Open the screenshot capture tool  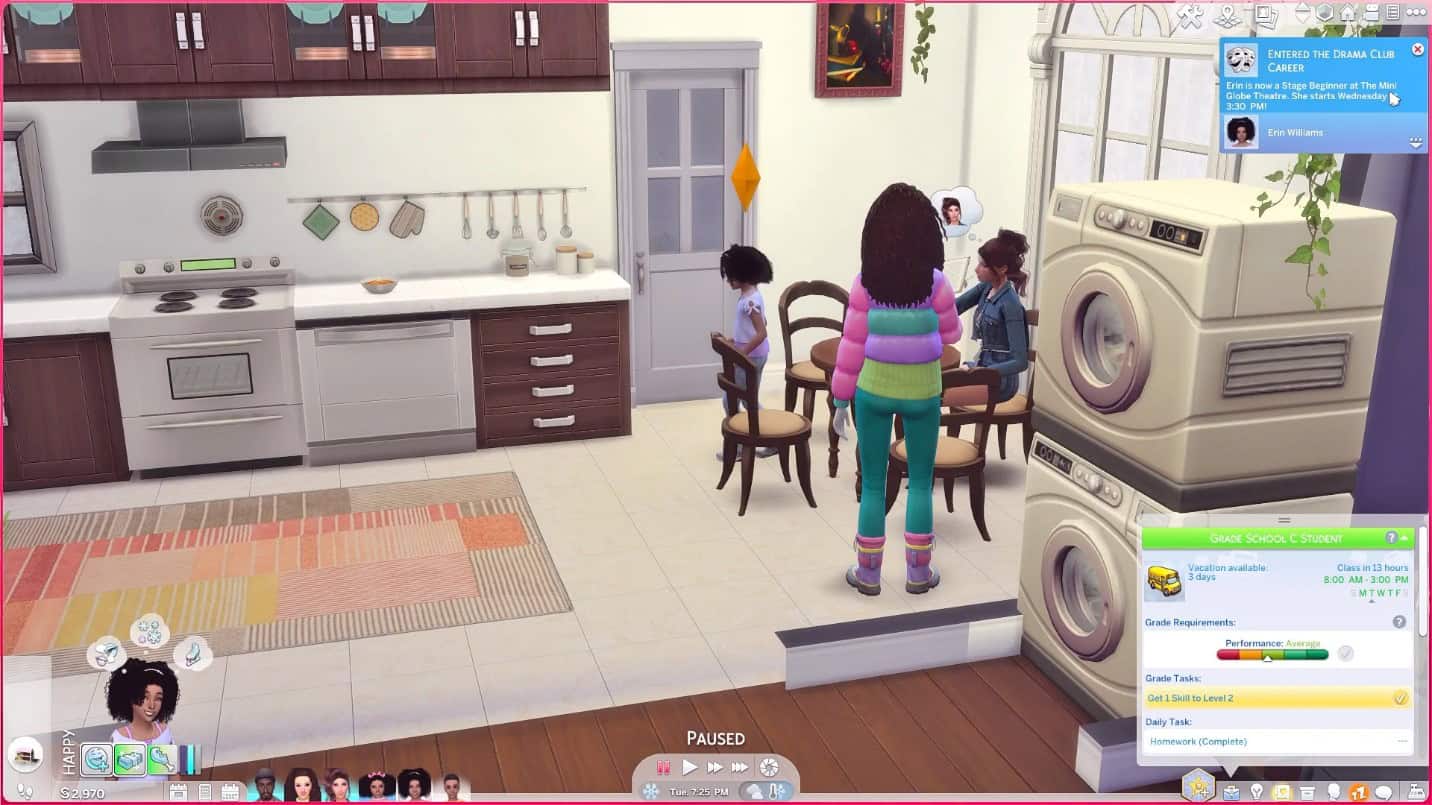tap(1266, 14)
